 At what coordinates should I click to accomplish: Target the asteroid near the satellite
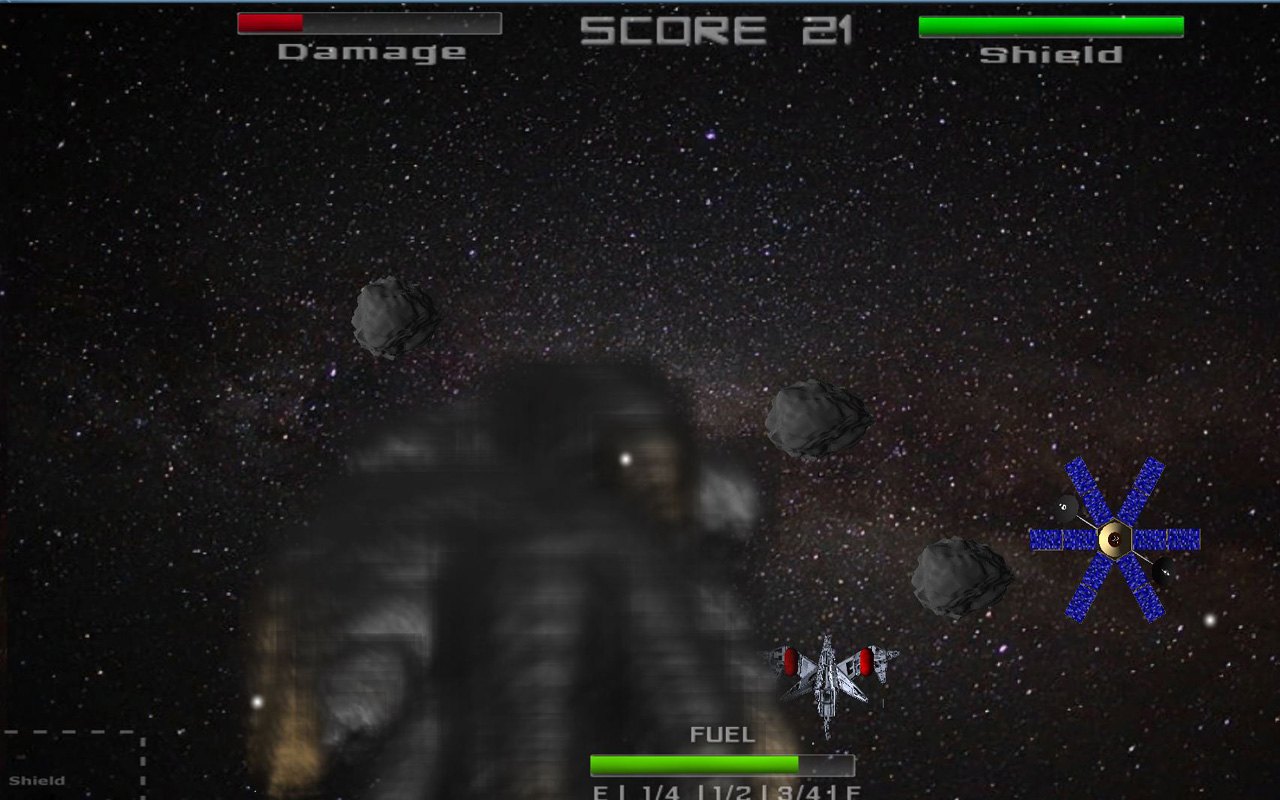(962, 580)
